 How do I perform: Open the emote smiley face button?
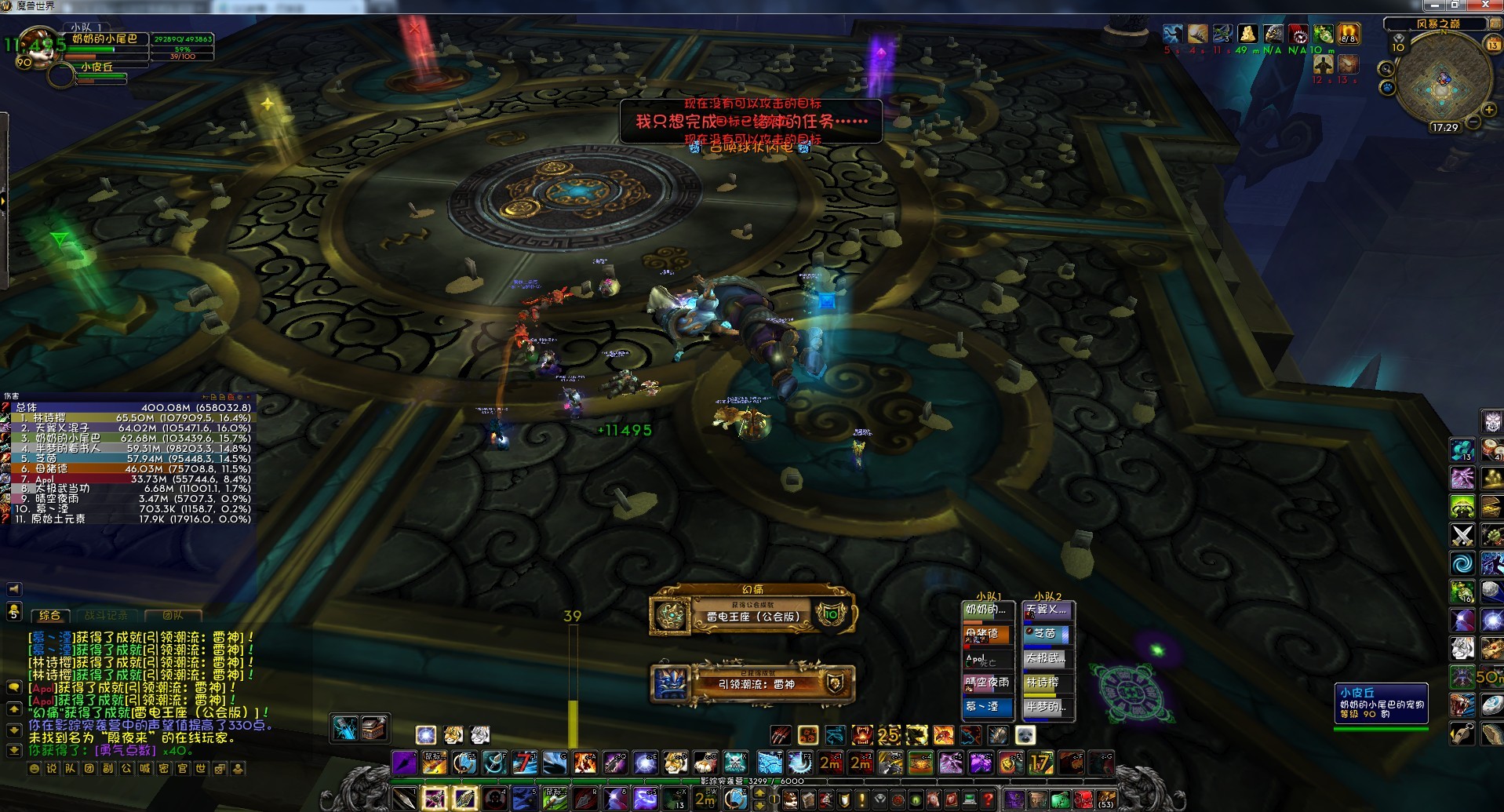click(x=34, y=769)
